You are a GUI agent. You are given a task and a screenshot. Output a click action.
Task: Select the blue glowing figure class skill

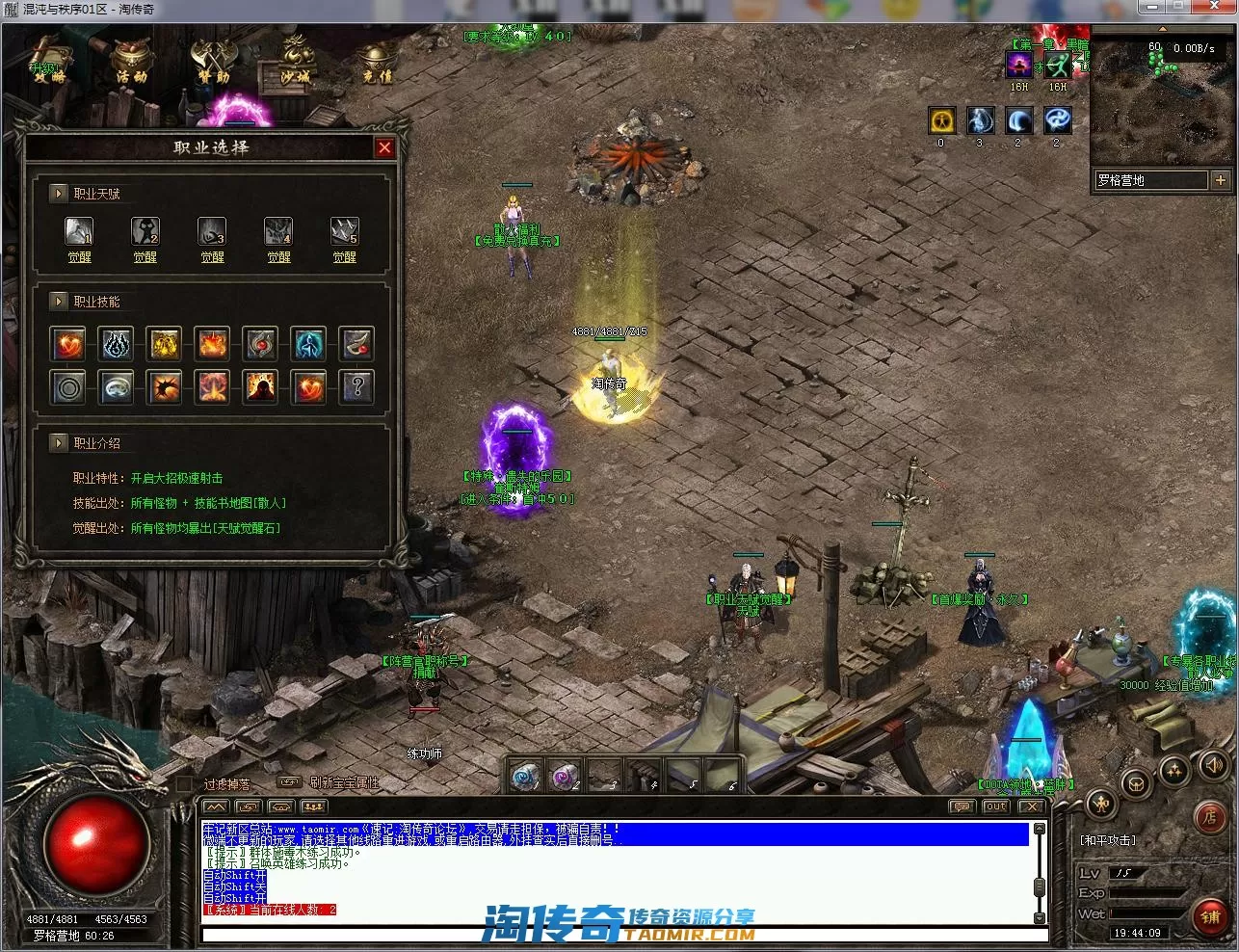tap(309, 343)
